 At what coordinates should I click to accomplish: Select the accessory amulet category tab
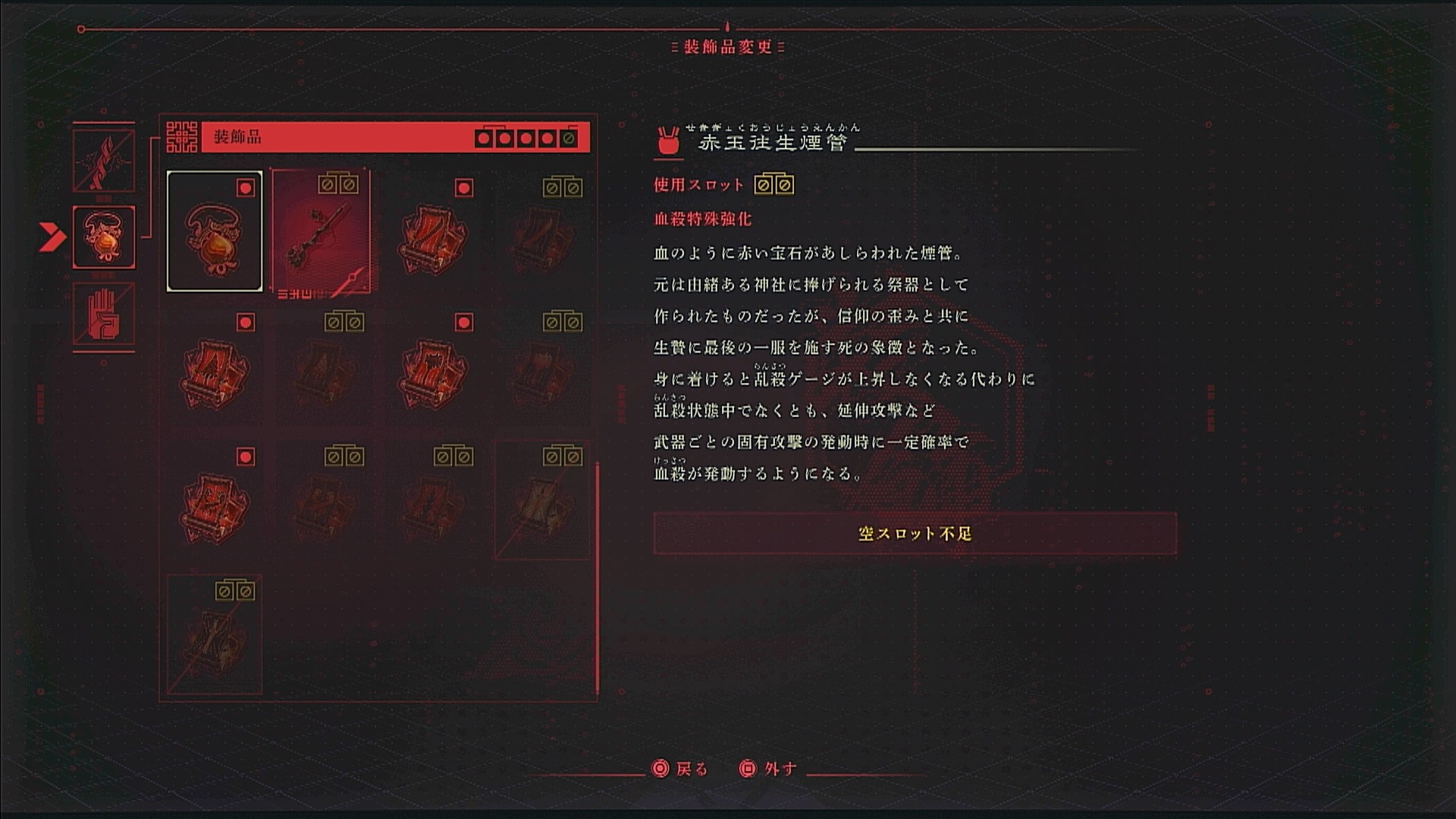pyautogui.click(x=104, y=237)
